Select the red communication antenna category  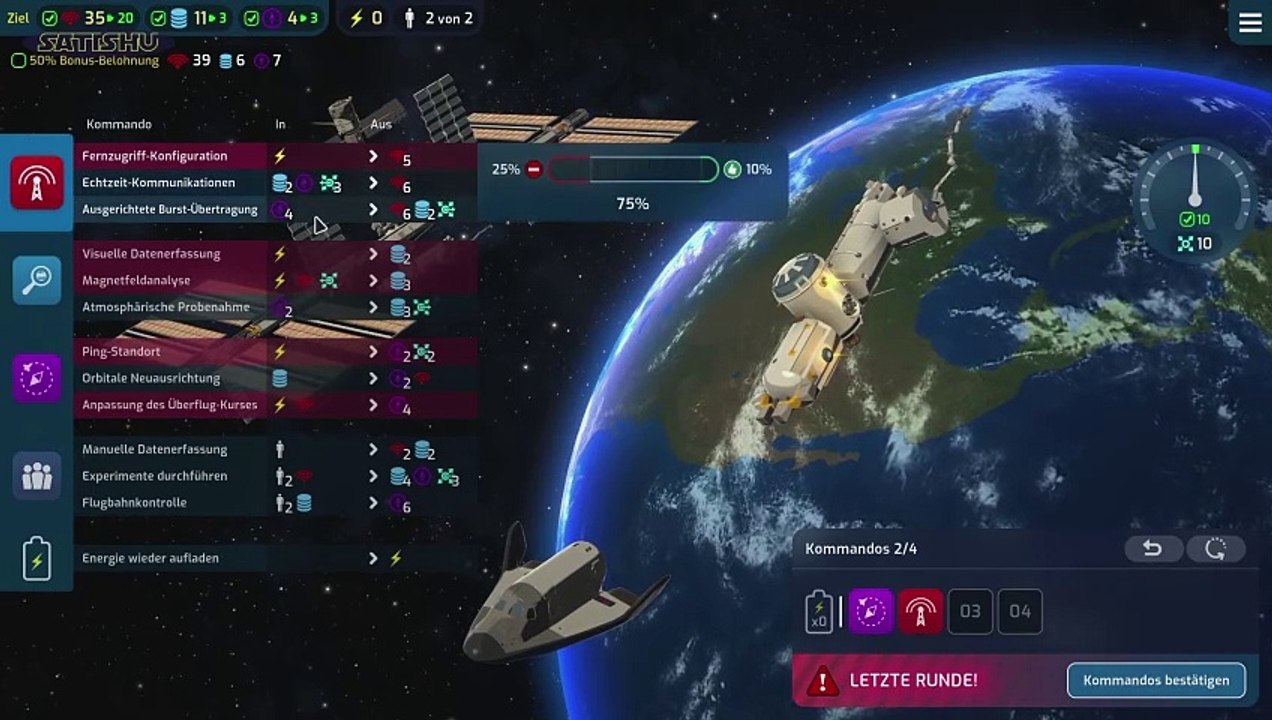(x=37, y=183)
